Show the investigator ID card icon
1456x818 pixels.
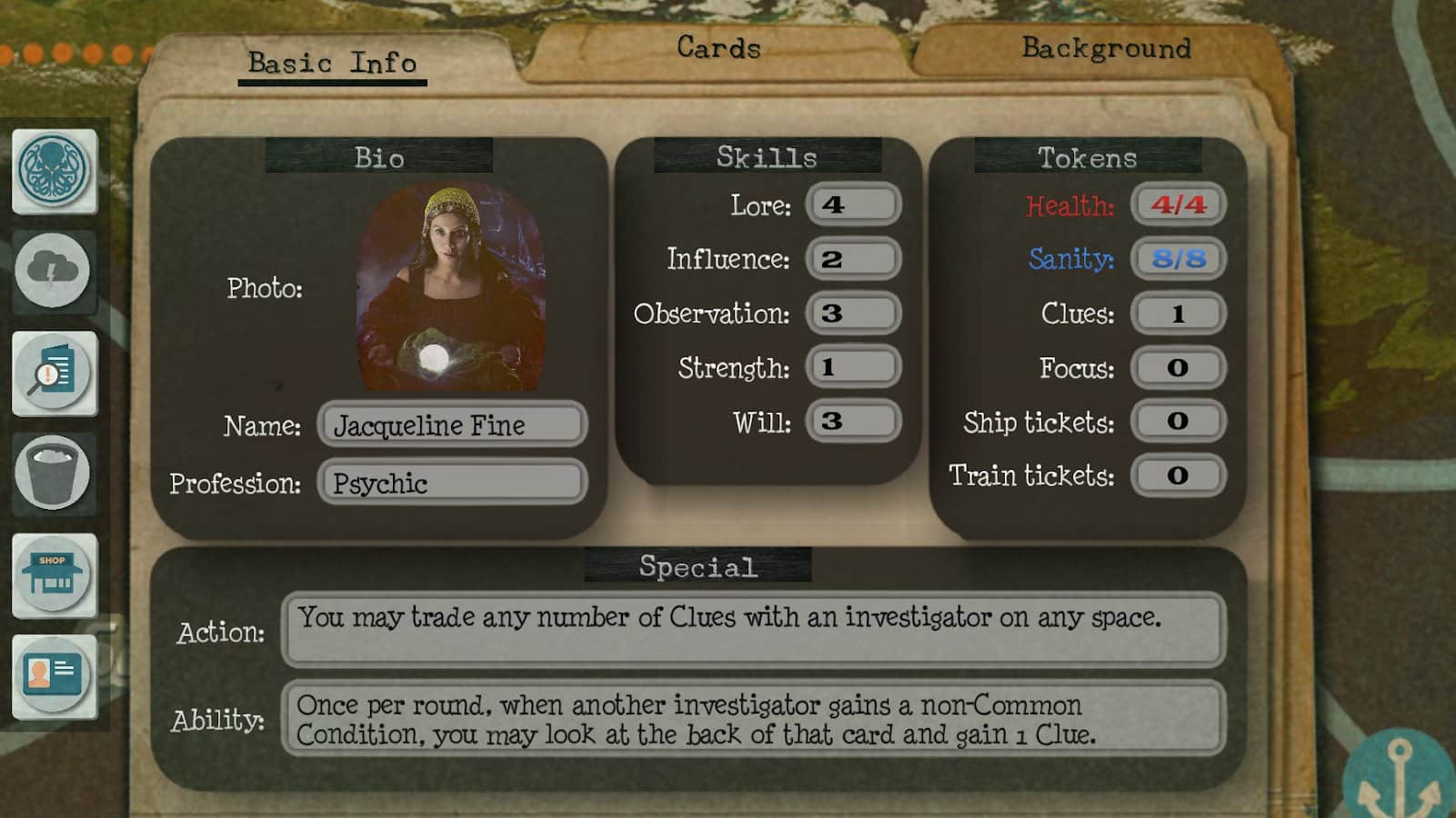pos(54,675)
